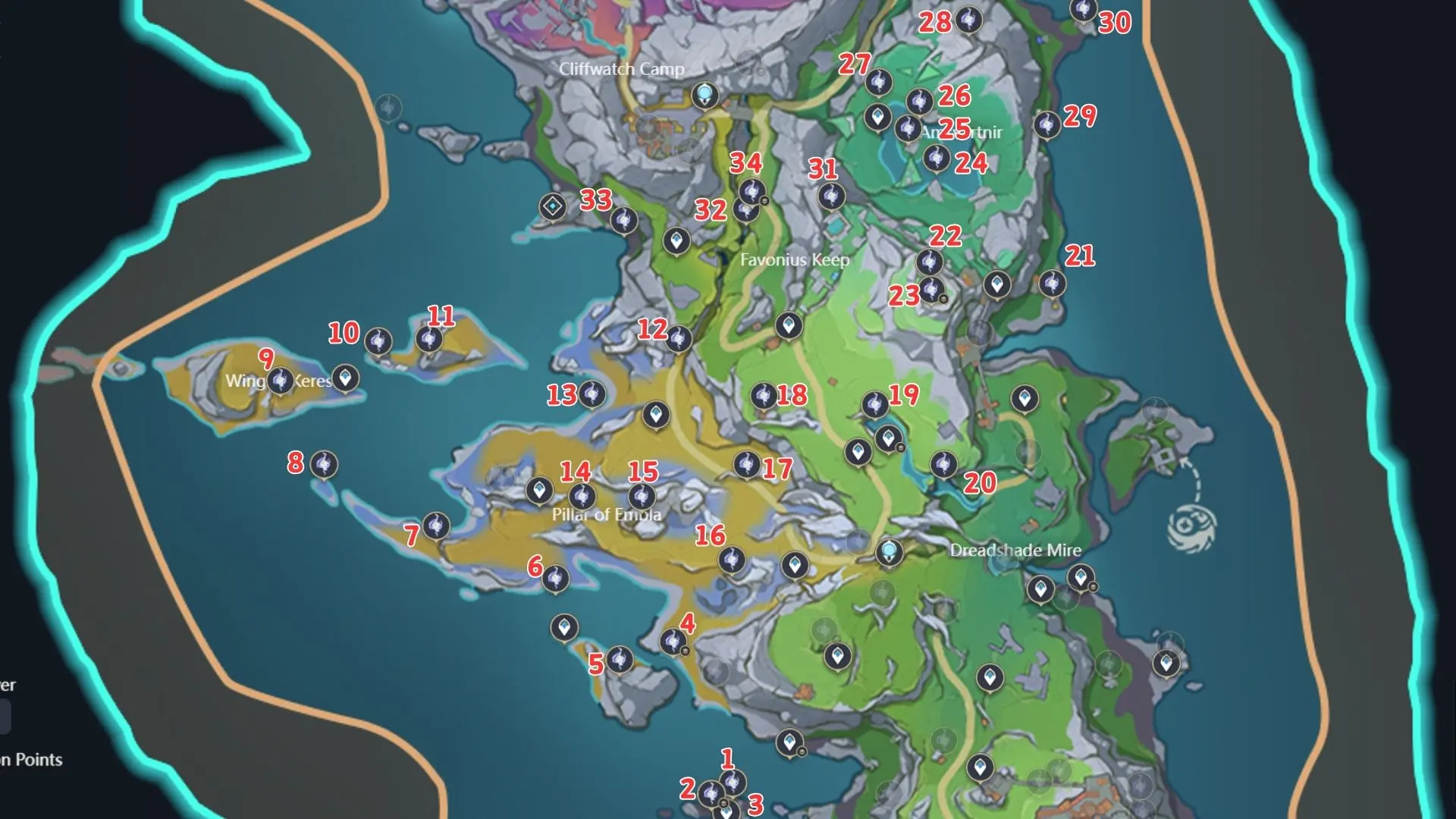The image size is (1456, 819).
Task: Choose the marker numbered 13
Action: 591,394
